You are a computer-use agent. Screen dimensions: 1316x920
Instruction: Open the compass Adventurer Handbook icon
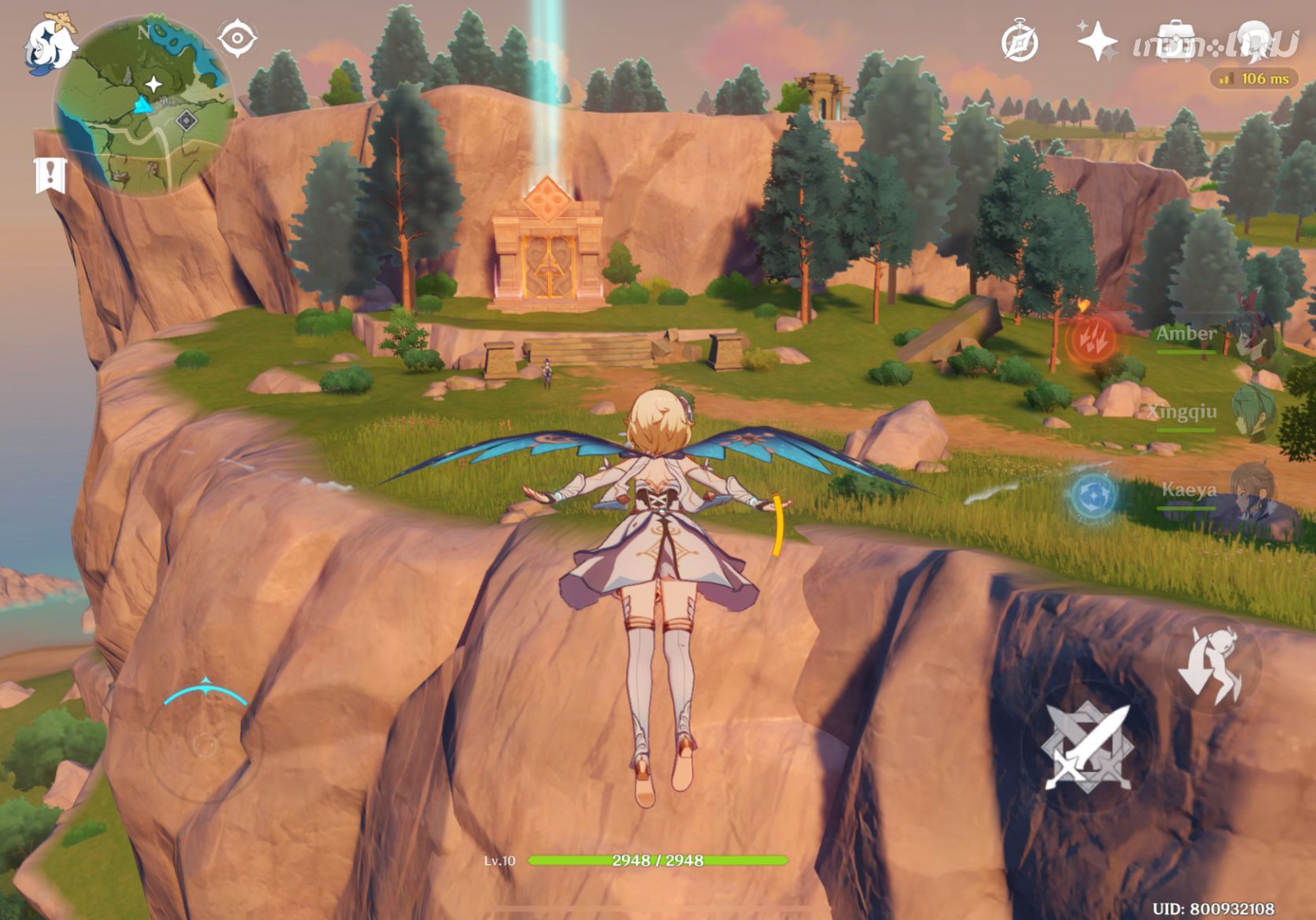pos(1019,42)
